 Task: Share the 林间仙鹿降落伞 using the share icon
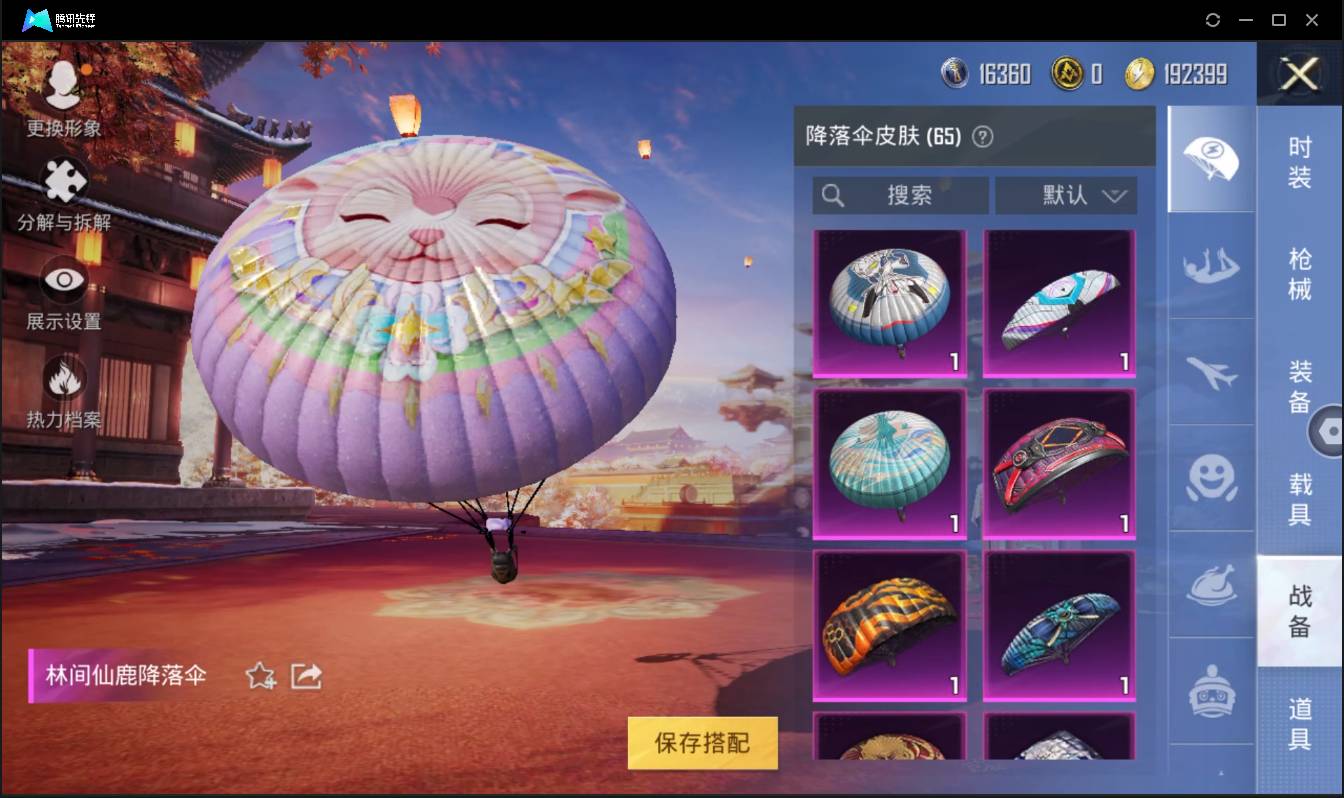(x=306, y=676)
